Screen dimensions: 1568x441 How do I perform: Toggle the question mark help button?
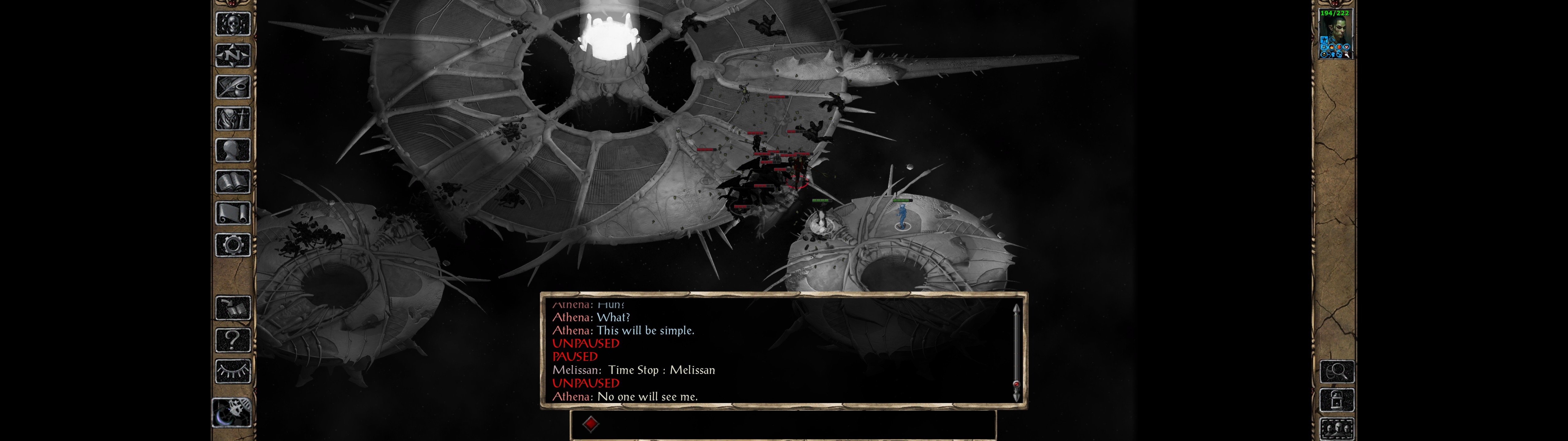tap(233, 340)
